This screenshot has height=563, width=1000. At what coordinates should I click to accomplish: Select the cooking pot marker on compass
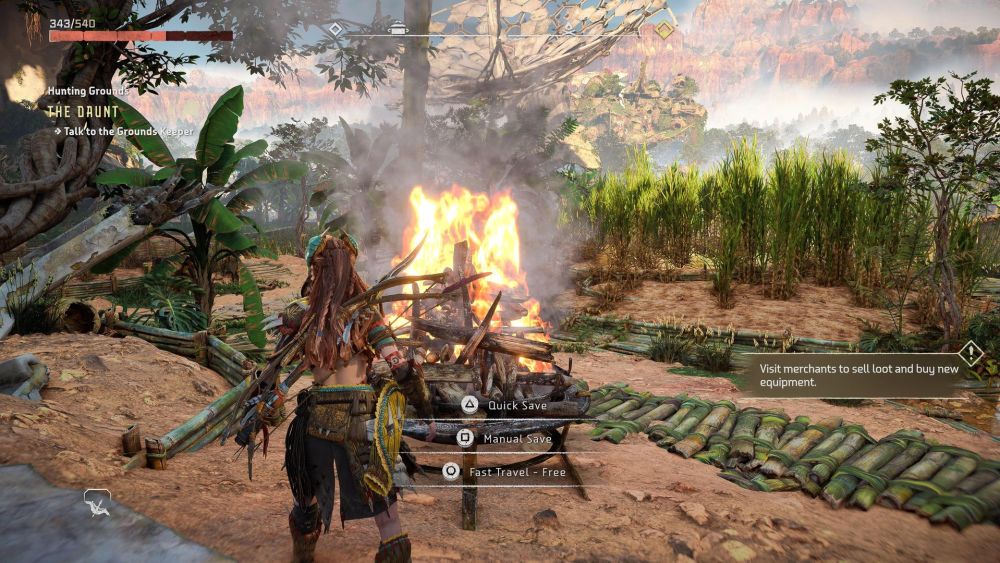click(398, 28)
